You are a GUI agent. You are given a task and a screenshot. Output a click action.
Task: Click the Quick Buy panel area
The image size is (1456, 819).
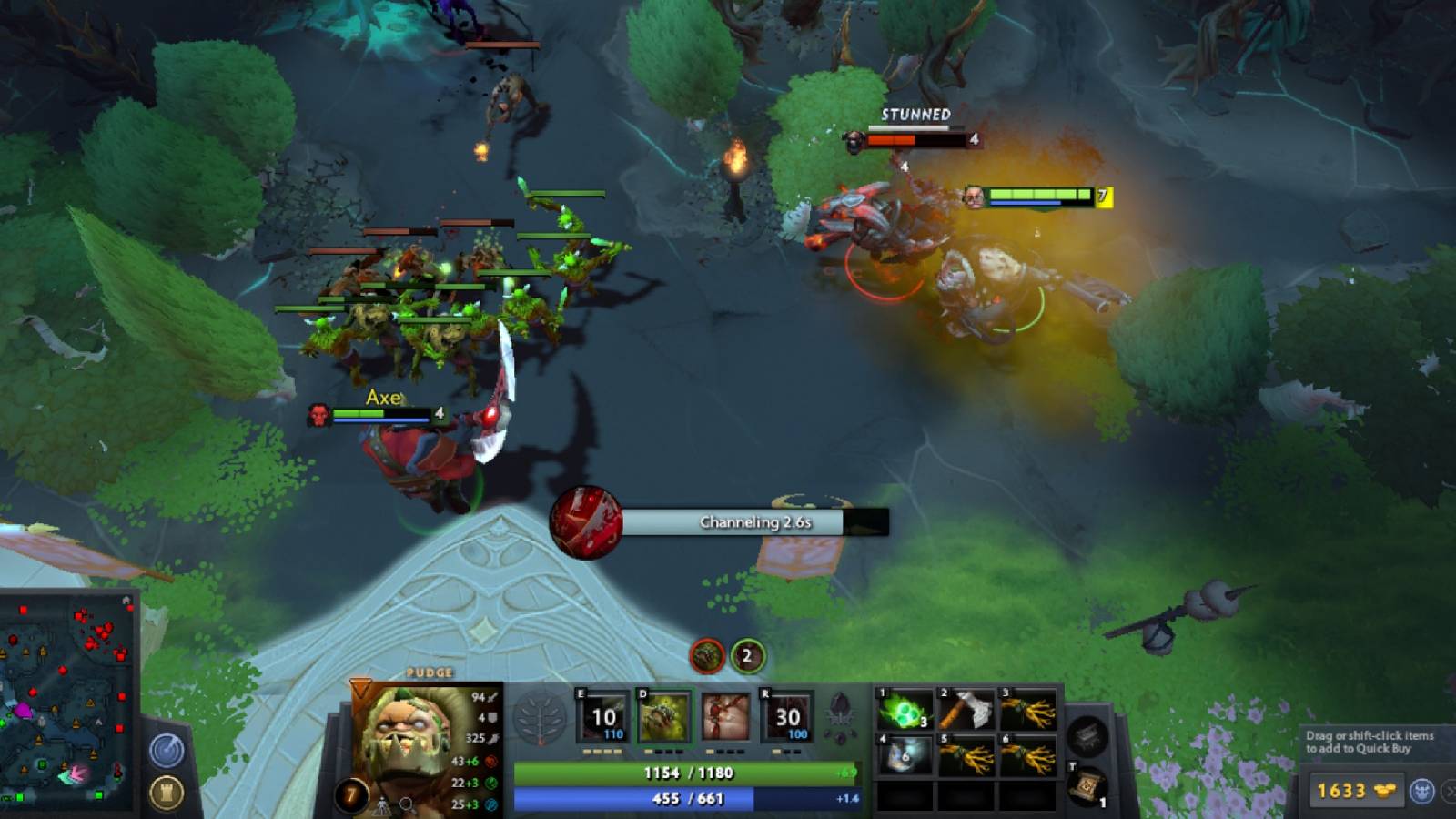(1369, 741)
